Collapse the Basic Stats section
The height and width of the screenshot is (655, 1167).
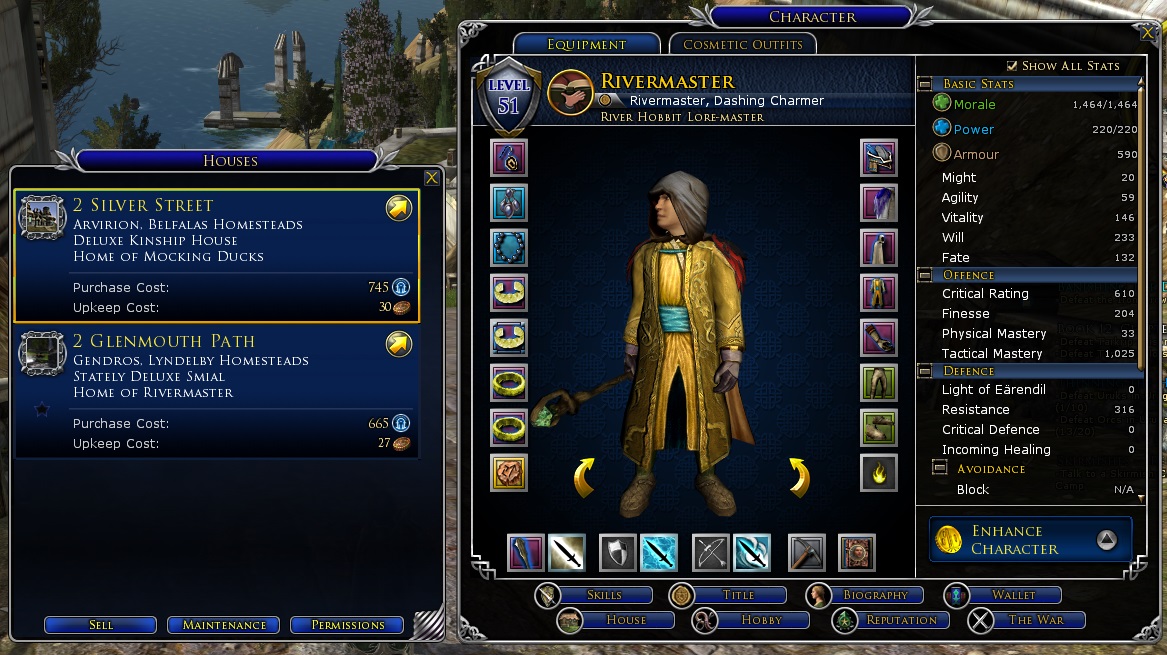click(x=925, y=84)
